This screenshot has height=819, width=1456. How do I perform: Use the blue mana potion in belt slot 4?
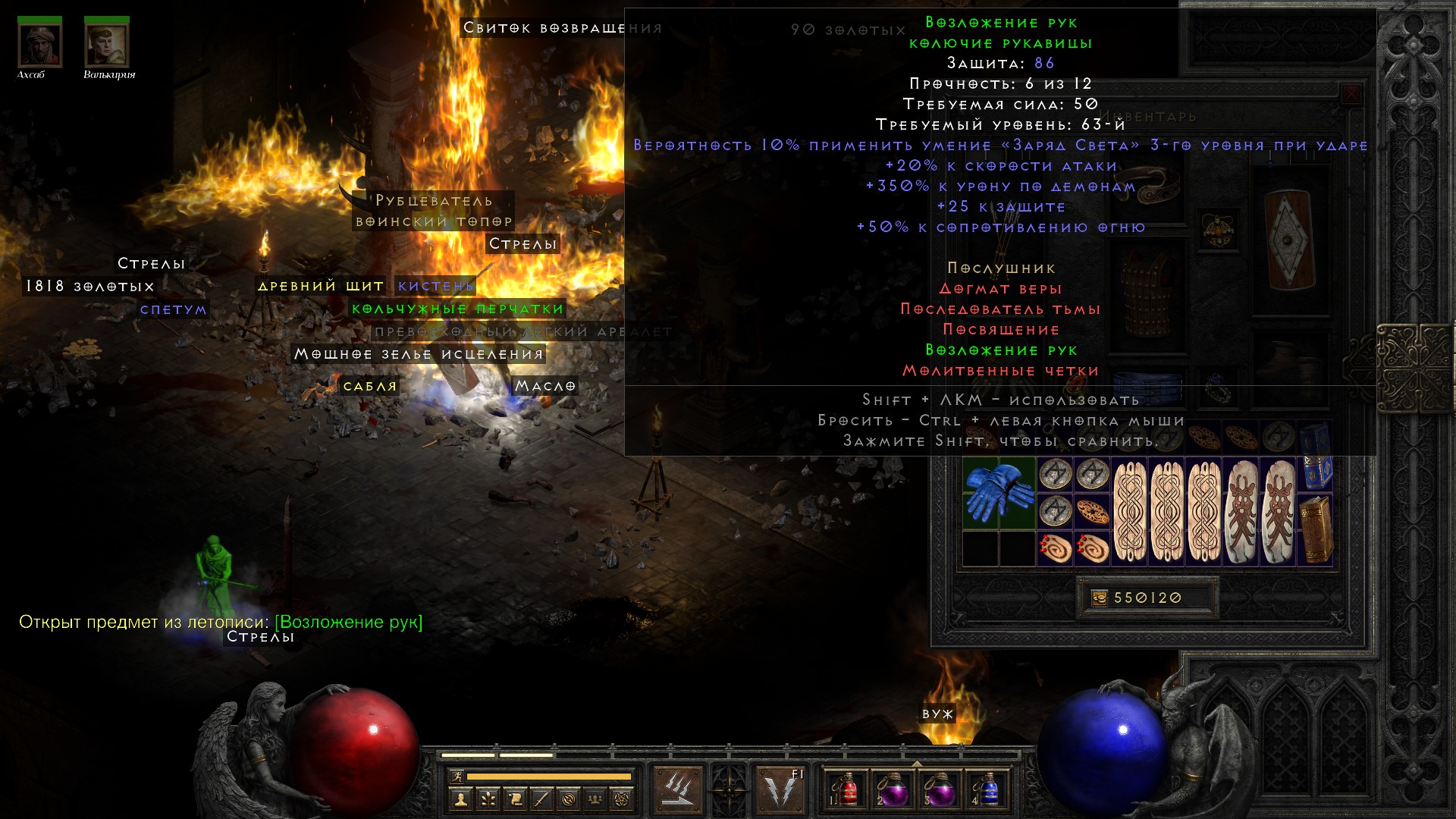pyautogui.click(x=987, y=790)
